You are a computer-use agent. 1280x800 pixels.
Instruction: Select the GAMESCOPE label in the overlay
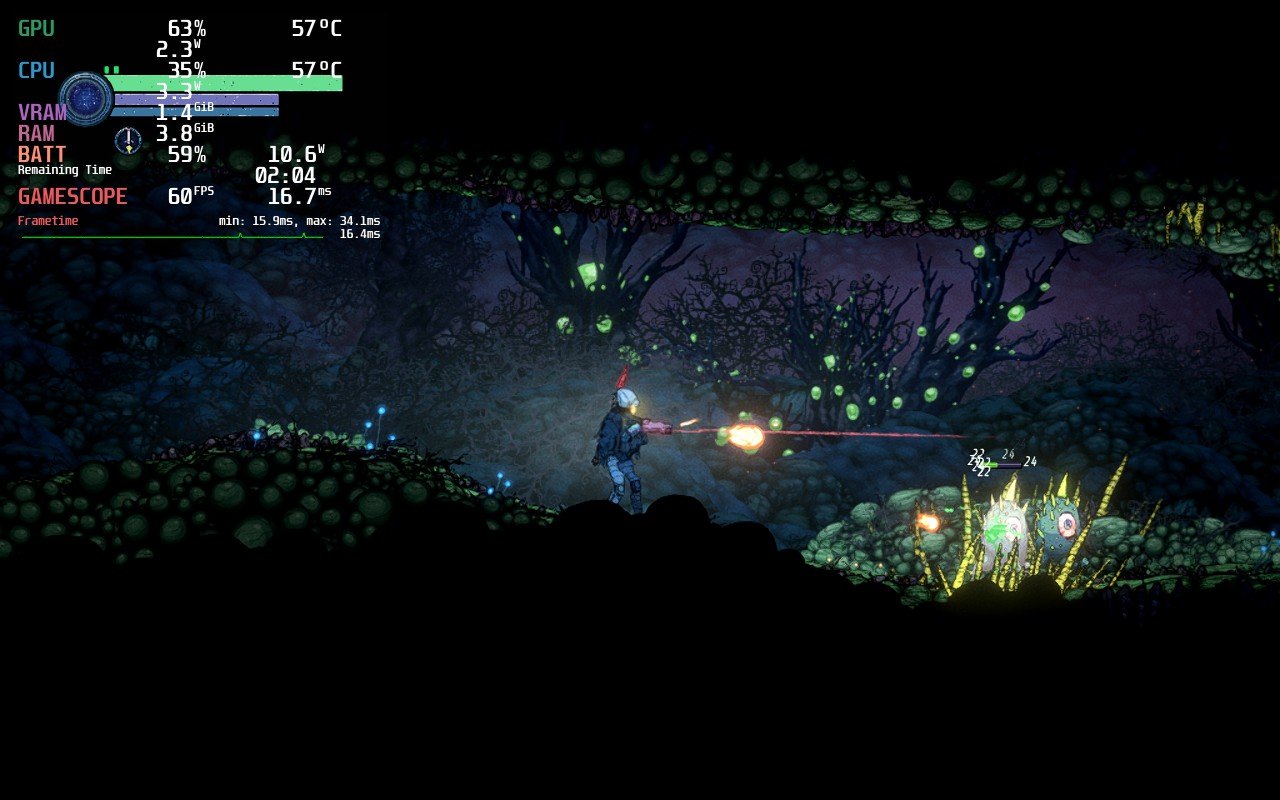(72, 196)
